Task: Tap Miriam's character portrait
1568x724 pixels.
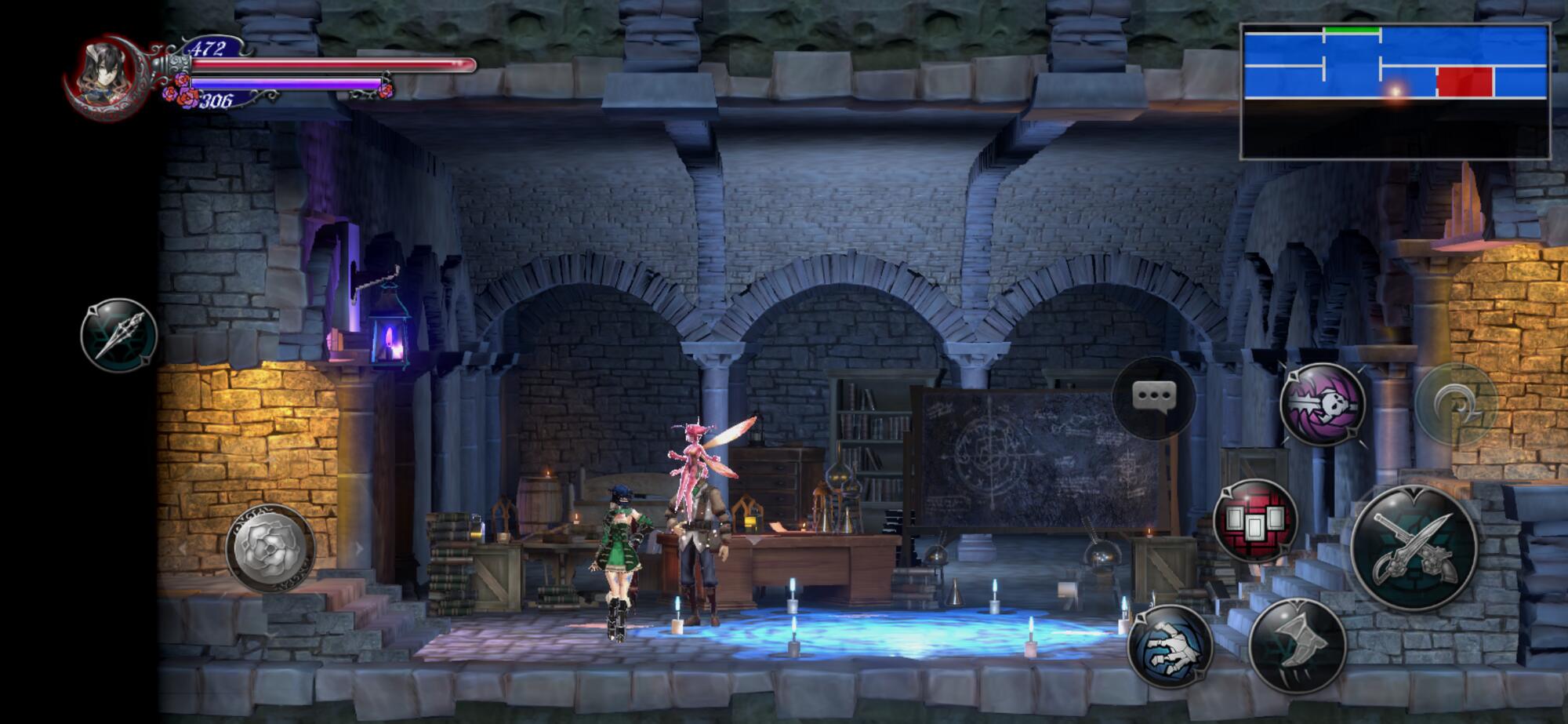Action: 111,75
